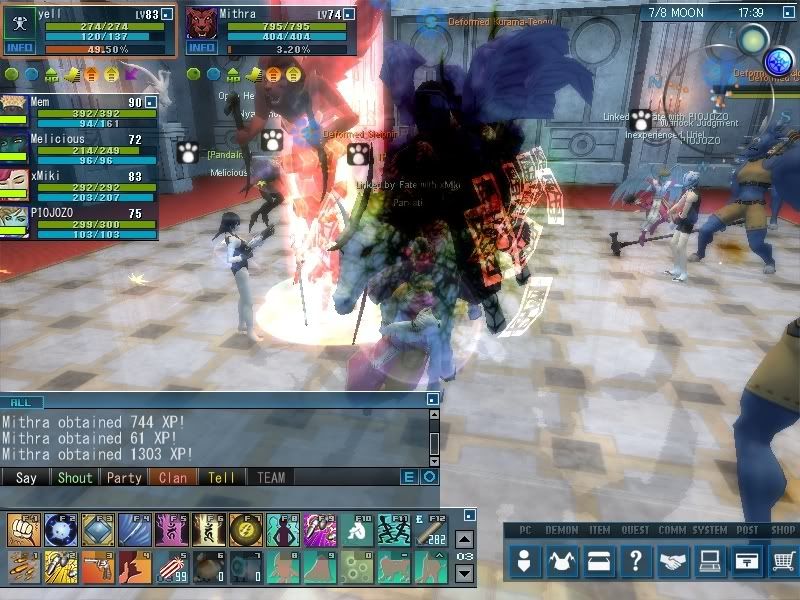Switch chat channel to Say

(x=26, y=478)
